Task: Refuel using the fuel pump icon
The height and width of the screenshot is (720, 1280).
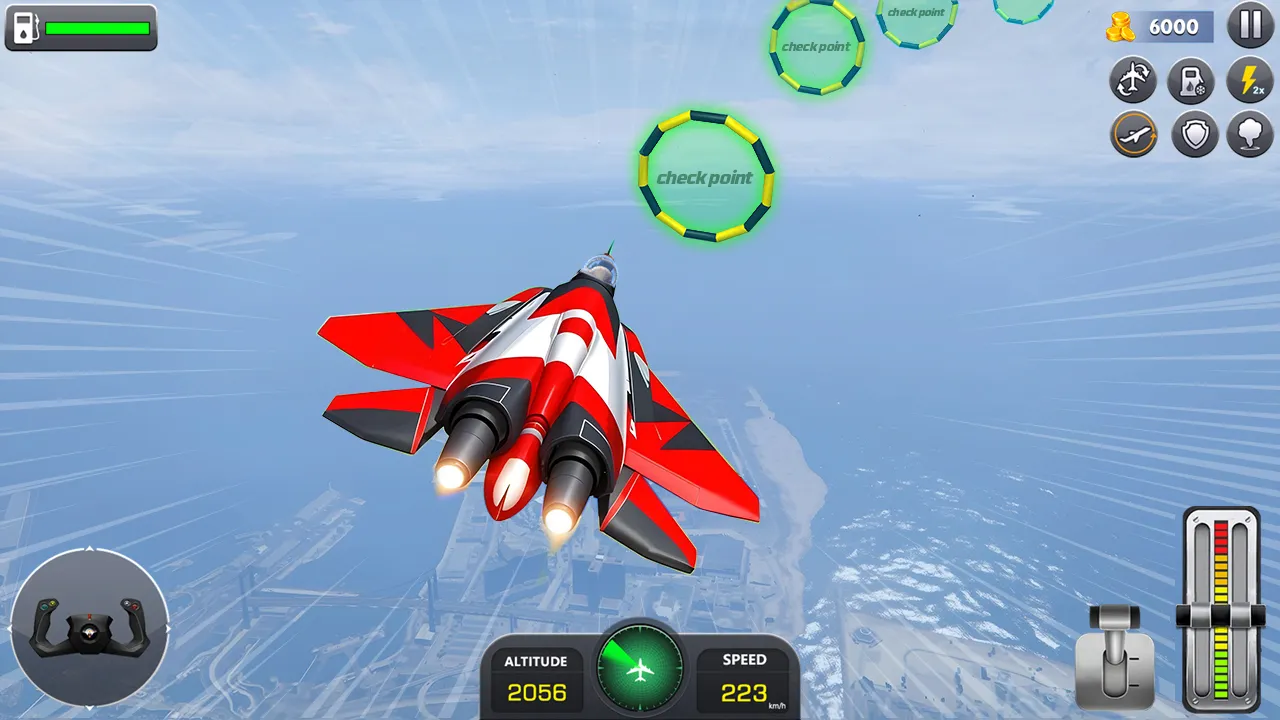Action: pyautogui.click(x=1191, y=81)
